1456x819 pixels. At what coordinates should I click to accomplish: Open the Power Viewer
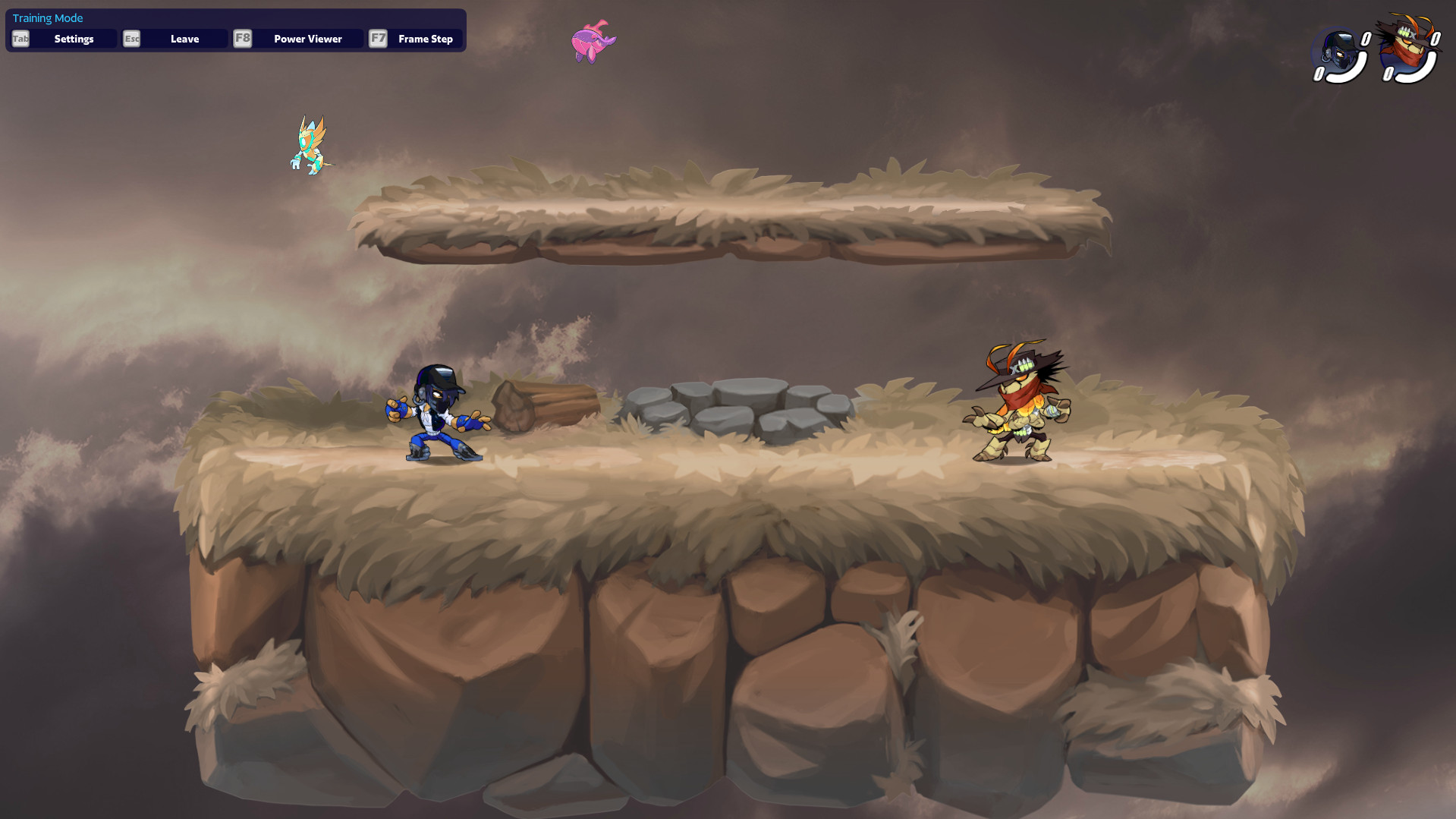pos(307,39)
